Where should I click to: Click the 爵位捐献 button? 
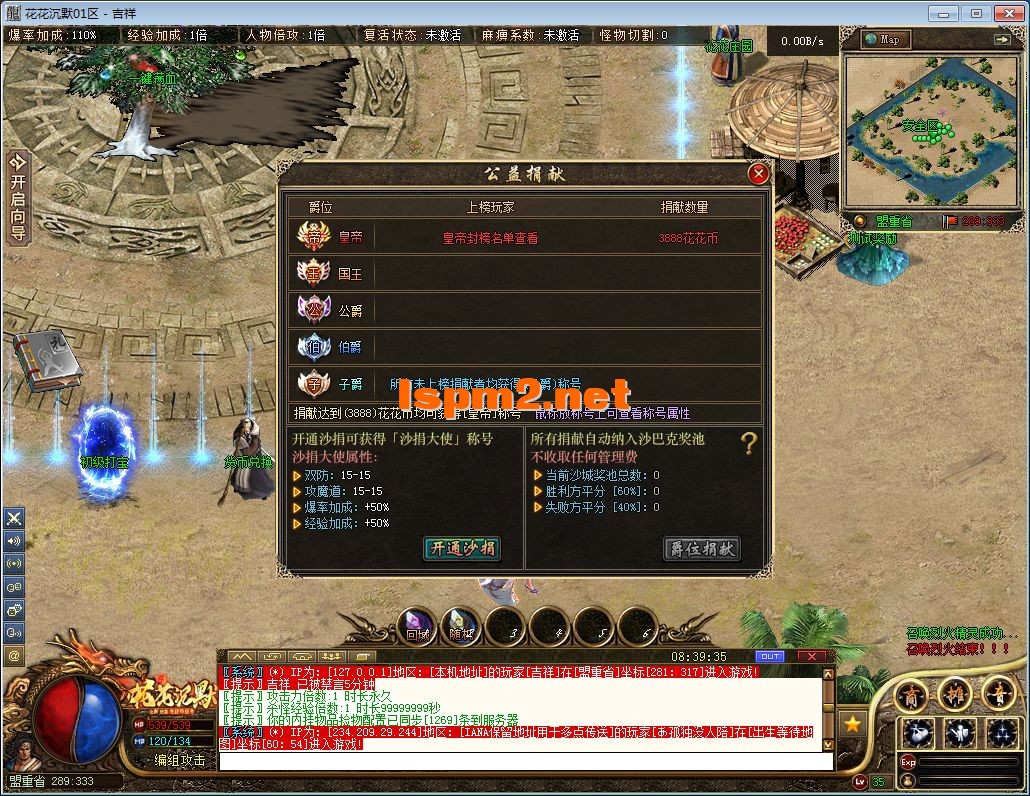click(x=702, y=548)
